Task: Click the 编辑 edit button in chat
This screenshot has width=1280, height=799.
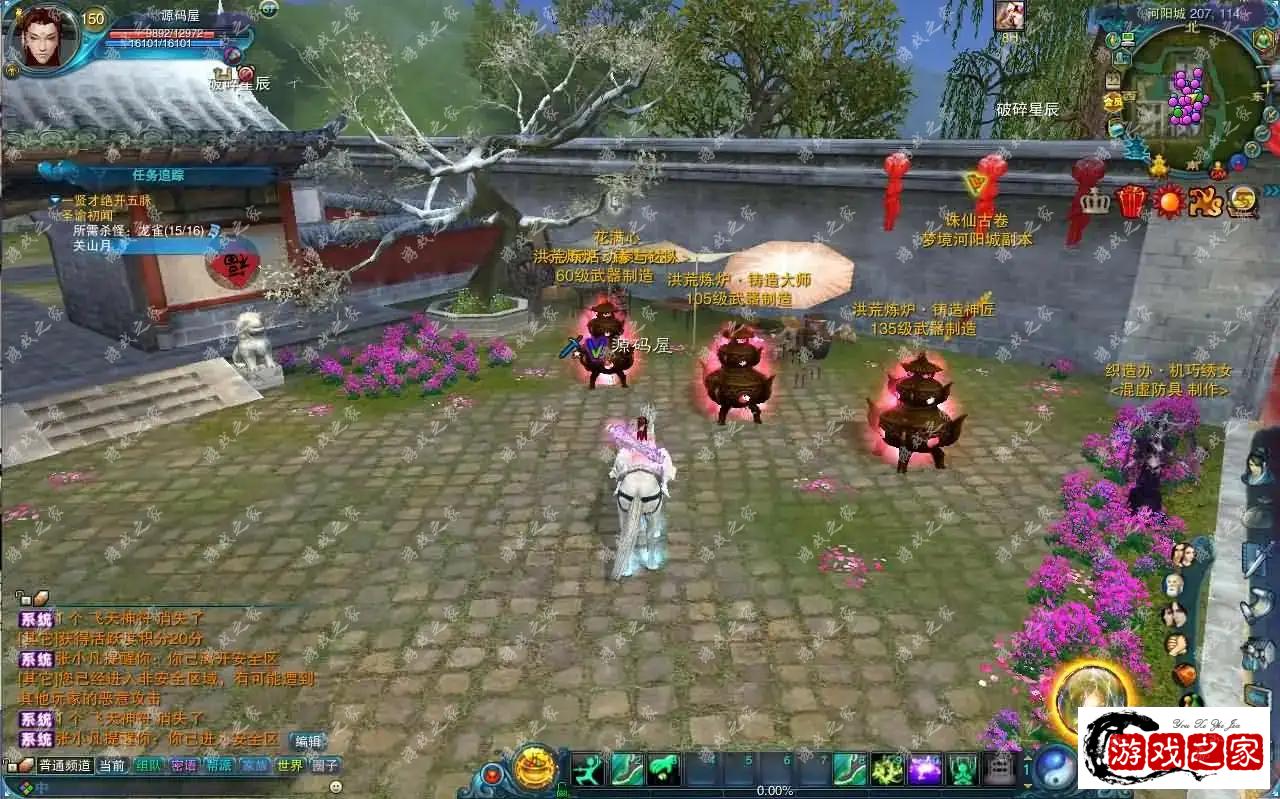Action: (x=308, y=741)
